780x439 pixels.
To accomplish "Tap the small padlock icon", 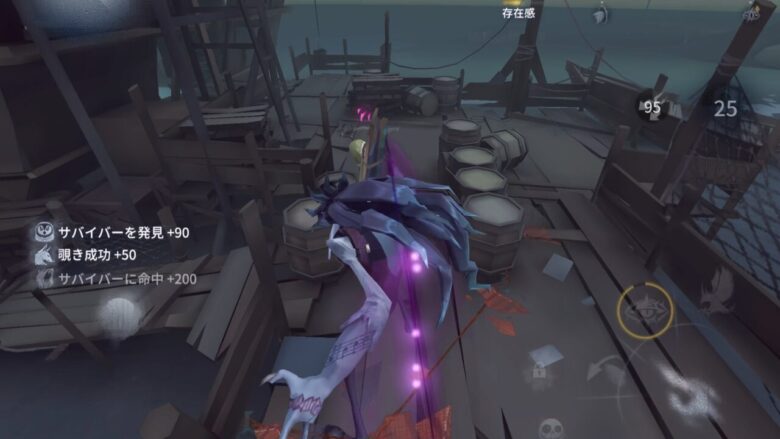I will point(538,372).
